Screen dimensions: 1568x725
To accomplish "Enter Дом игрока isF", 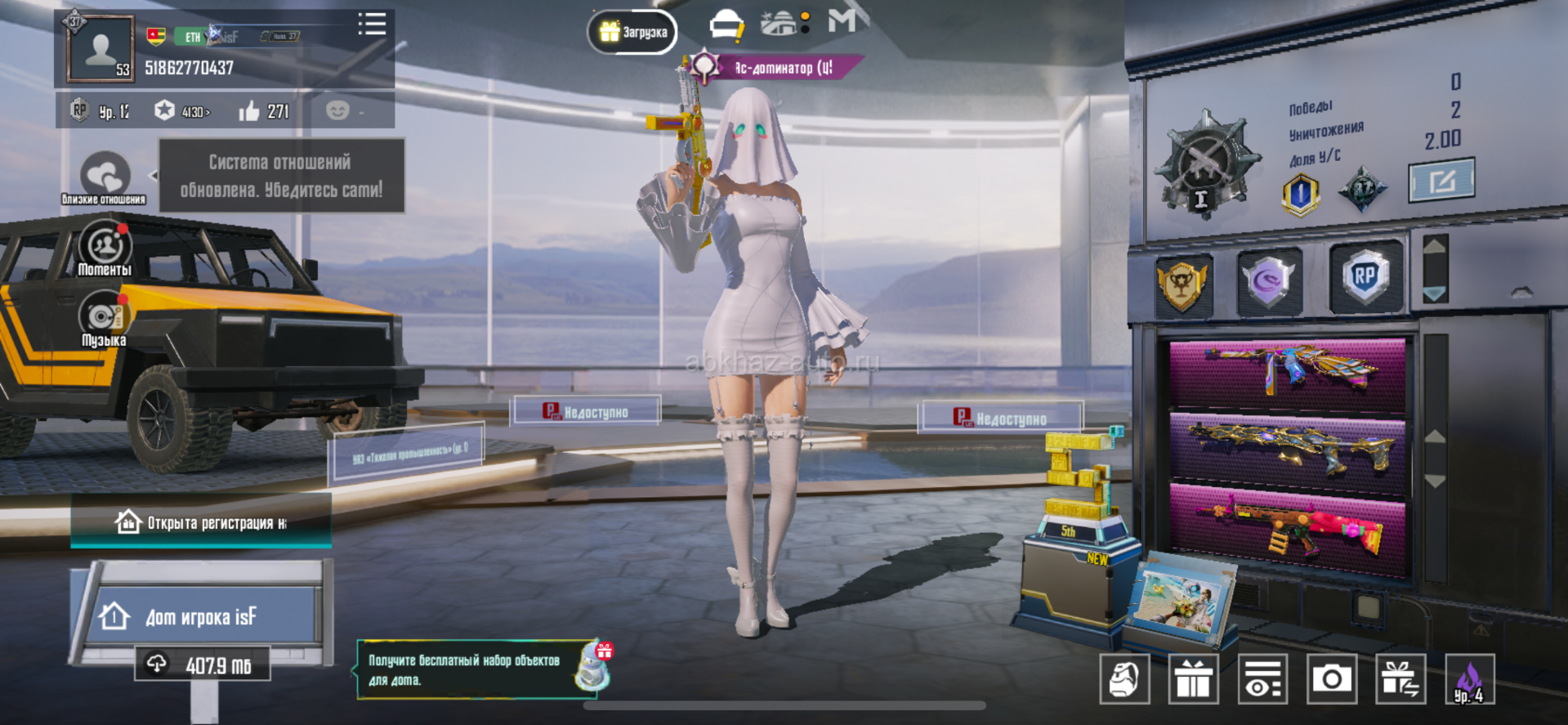I will (x=202, y=615).
